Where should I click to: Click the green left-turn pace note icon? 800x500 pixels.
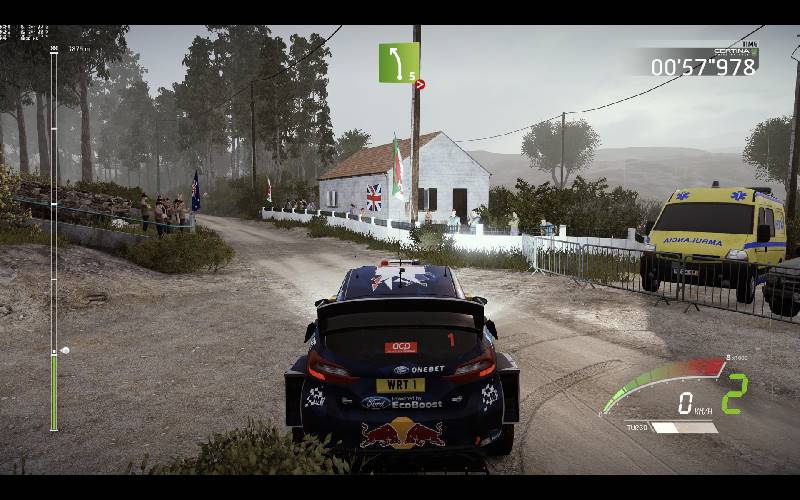398,62
